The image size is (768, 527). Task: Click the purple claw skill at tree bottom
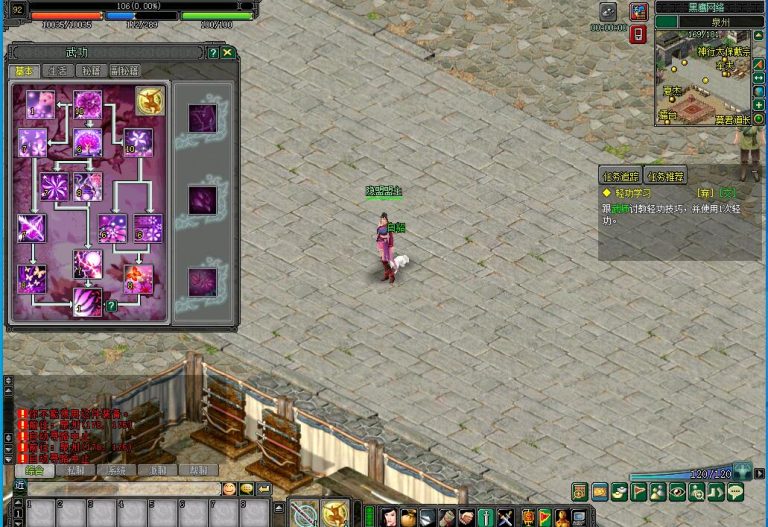click(88, 301)
